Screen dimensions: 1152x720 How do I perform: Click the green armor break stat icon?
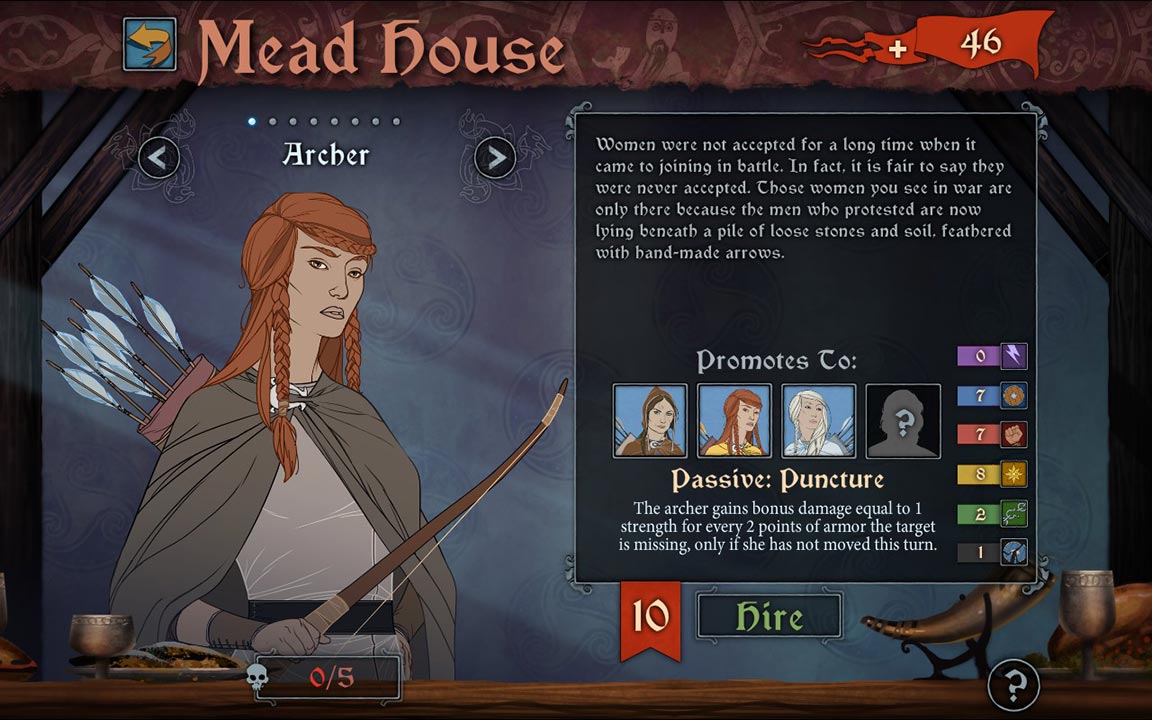pyautogui.click(x=1014, y=514)
